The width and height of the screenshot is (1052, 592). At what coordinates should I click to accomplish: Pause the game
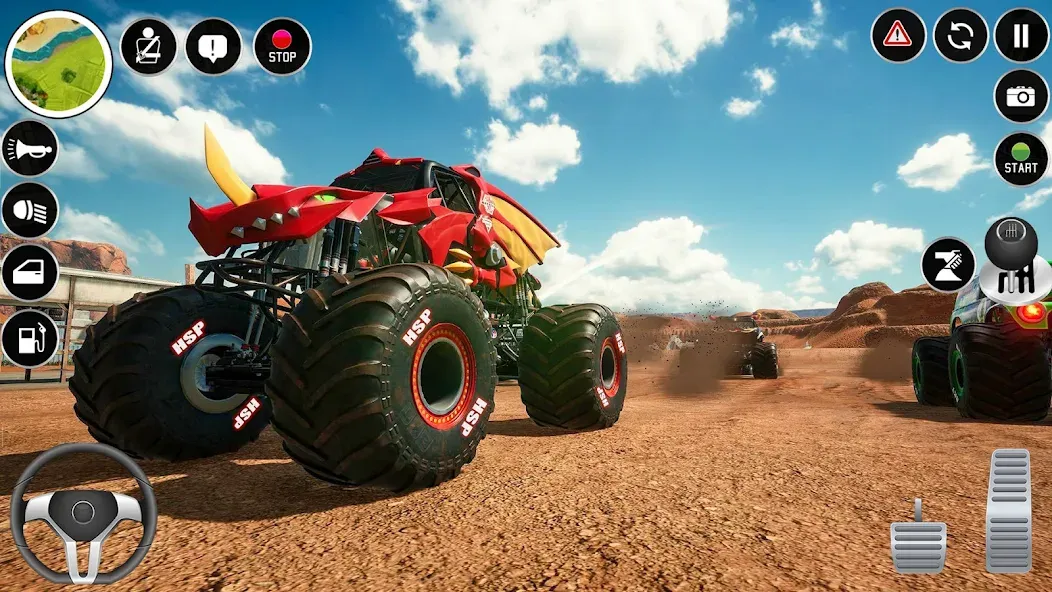click(1021, 36)
